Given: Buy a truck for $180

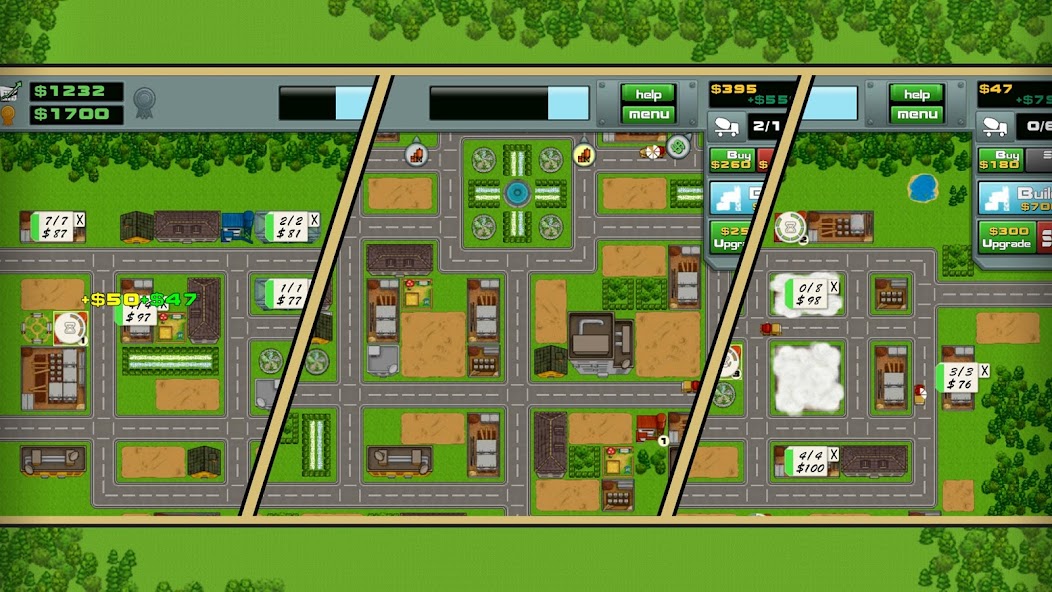Looking at the screenshot, I should point(999,159).
